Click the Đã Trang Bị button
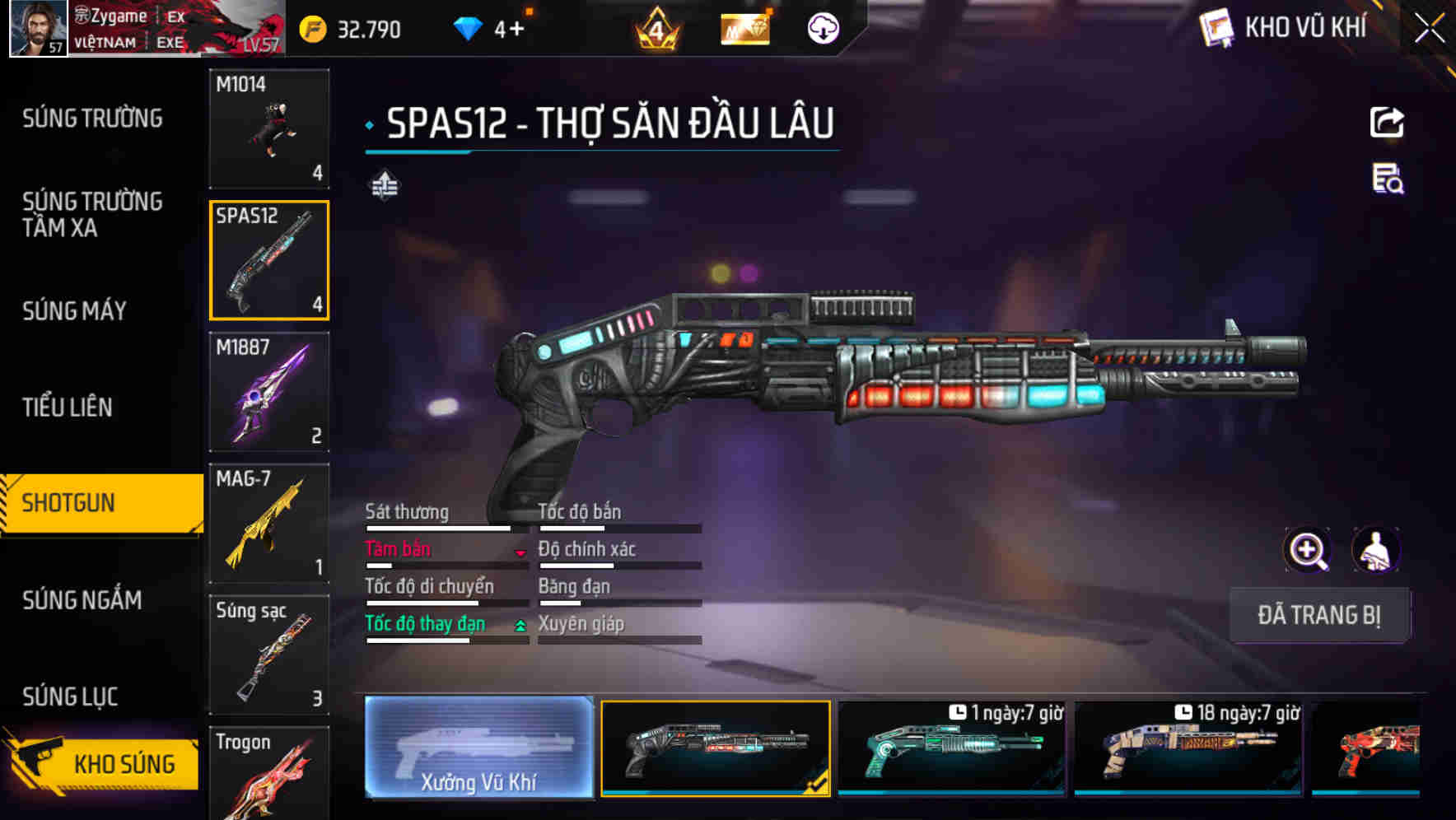The image size is (1456, 820). 1318,615
